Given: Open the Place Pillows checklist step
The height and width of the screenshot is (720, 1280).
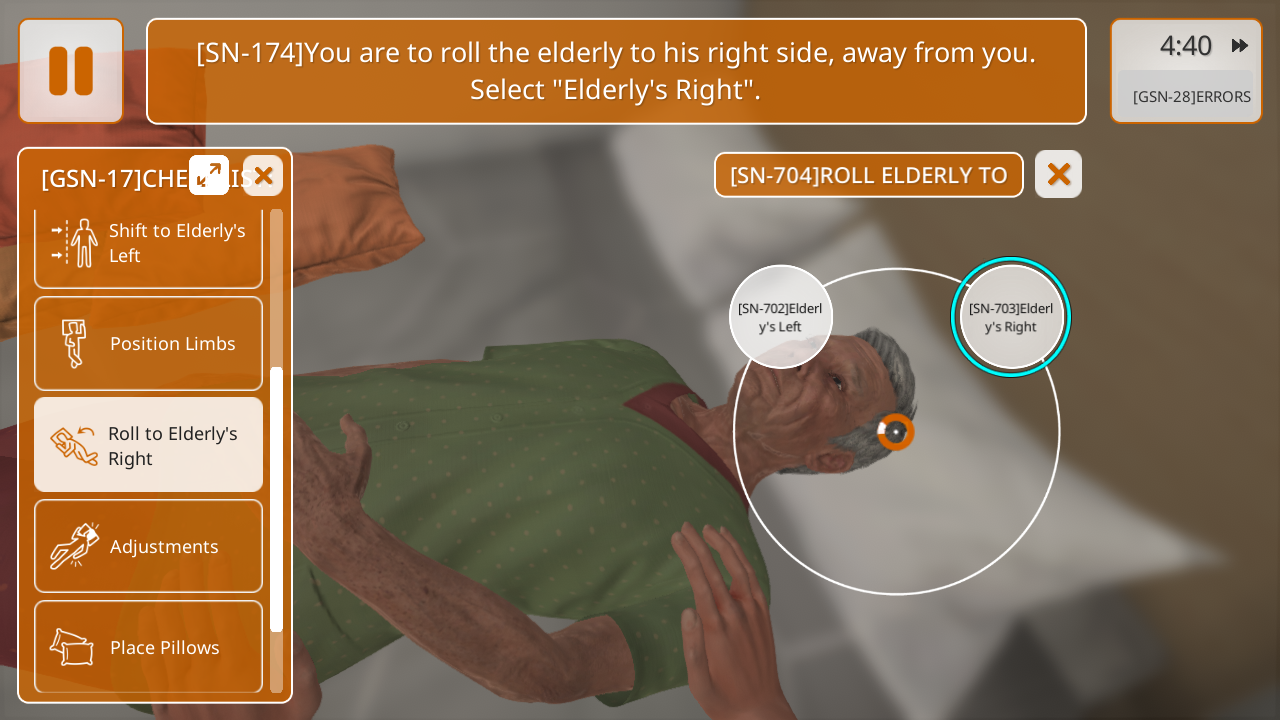Looking at the screenshot, I should coord(149,647).
